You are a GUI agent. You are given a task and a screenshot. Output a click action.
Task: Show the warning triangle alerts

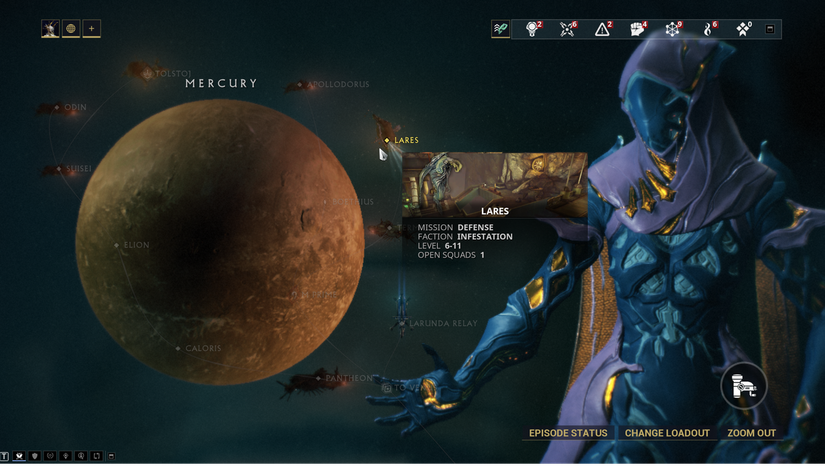point(602,29)
